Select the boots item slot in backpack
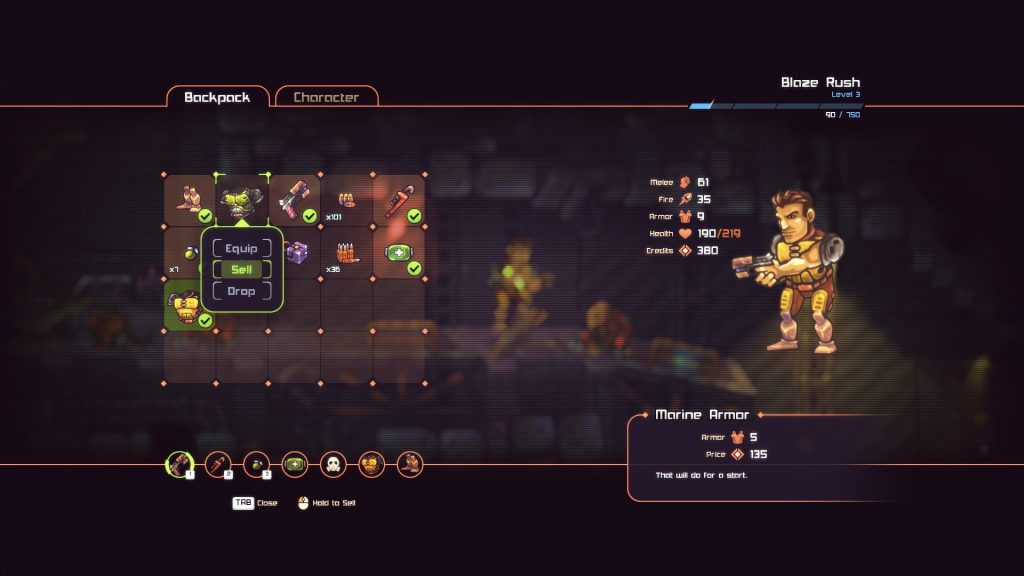The width and height of the screenshot is (1024, 576). 190,200
